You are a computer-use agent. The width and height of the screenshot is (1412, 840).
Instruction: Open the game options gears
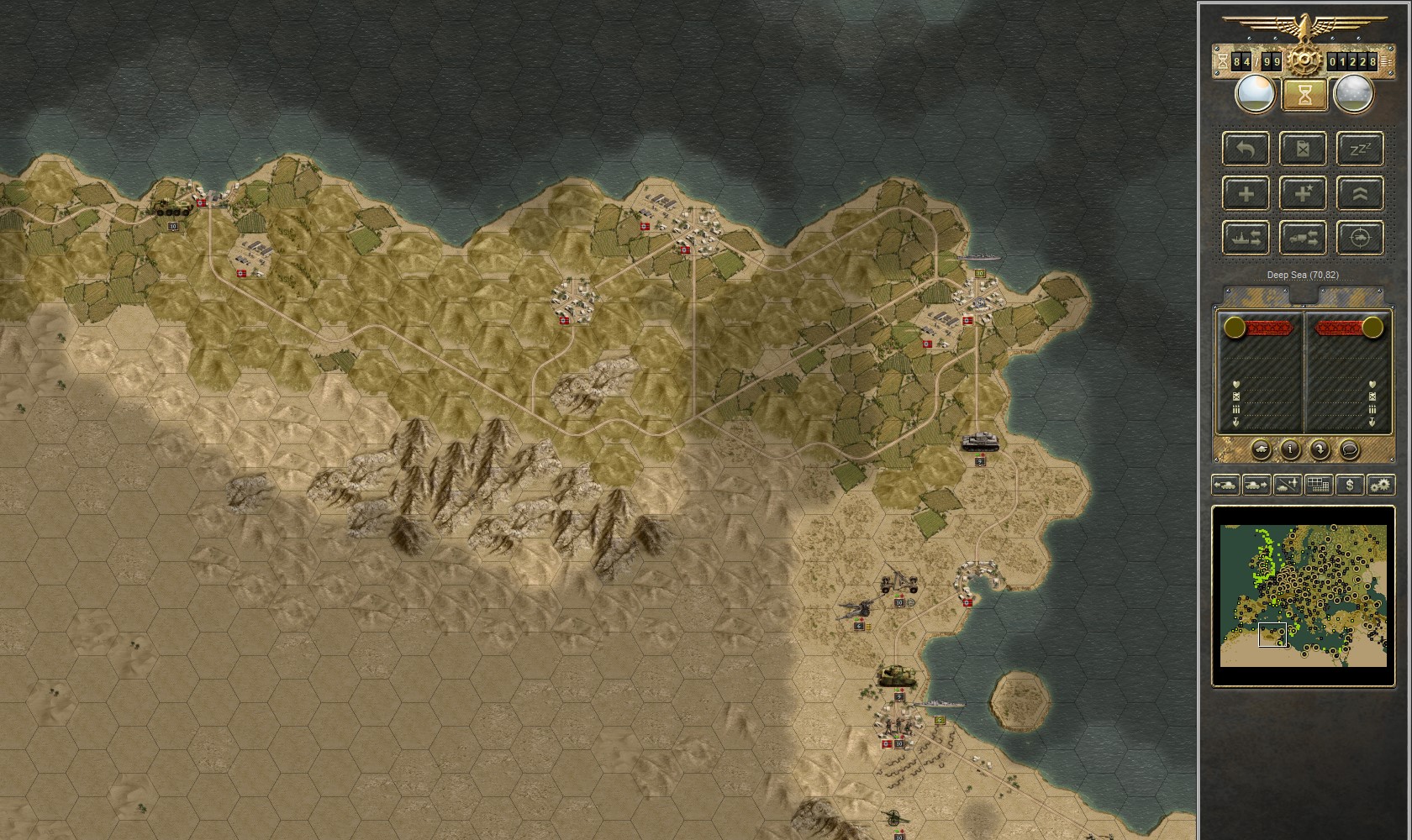(1382, 485)
